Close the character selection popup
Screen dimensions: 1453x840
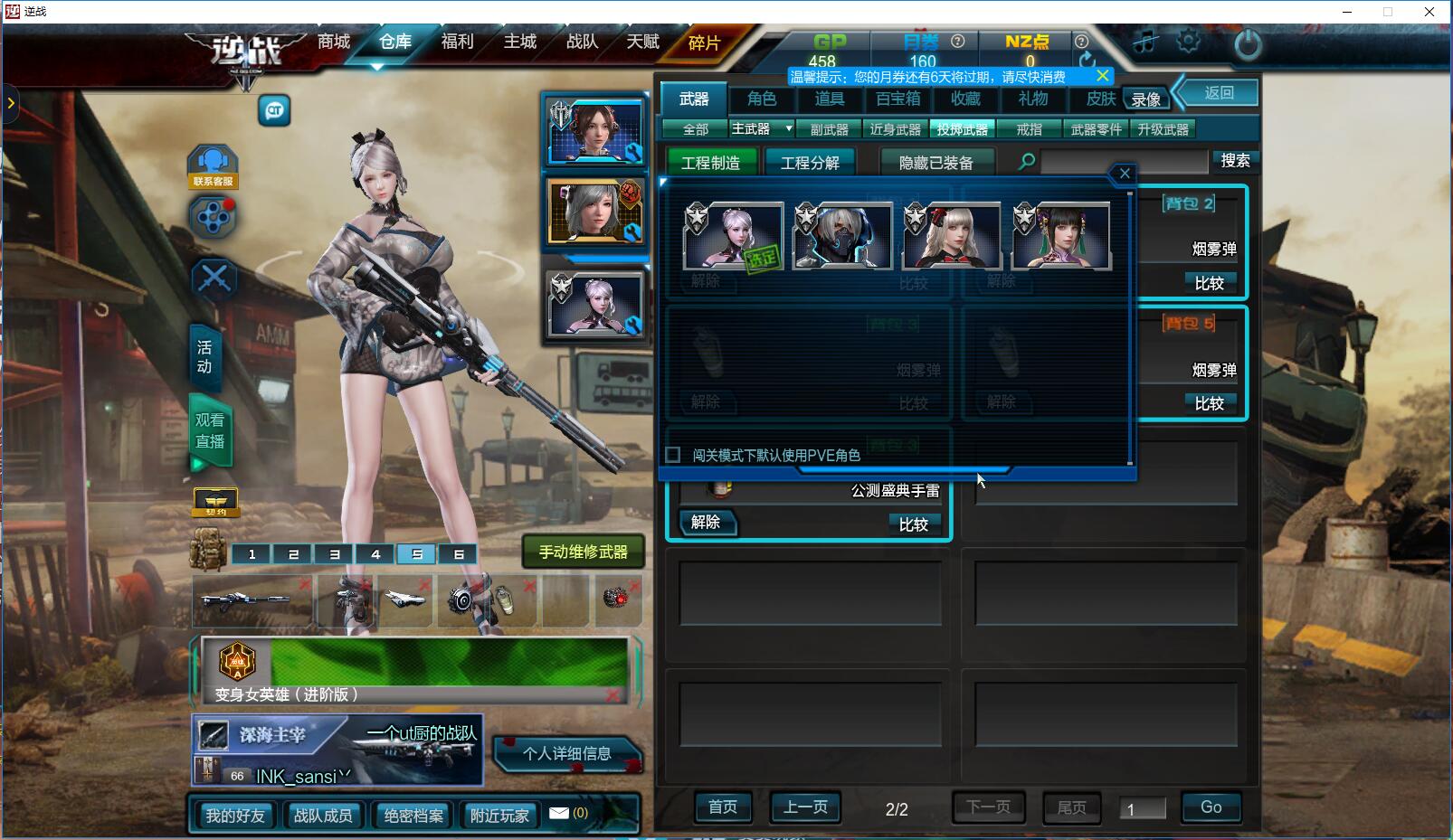(x=1124, y=174)
